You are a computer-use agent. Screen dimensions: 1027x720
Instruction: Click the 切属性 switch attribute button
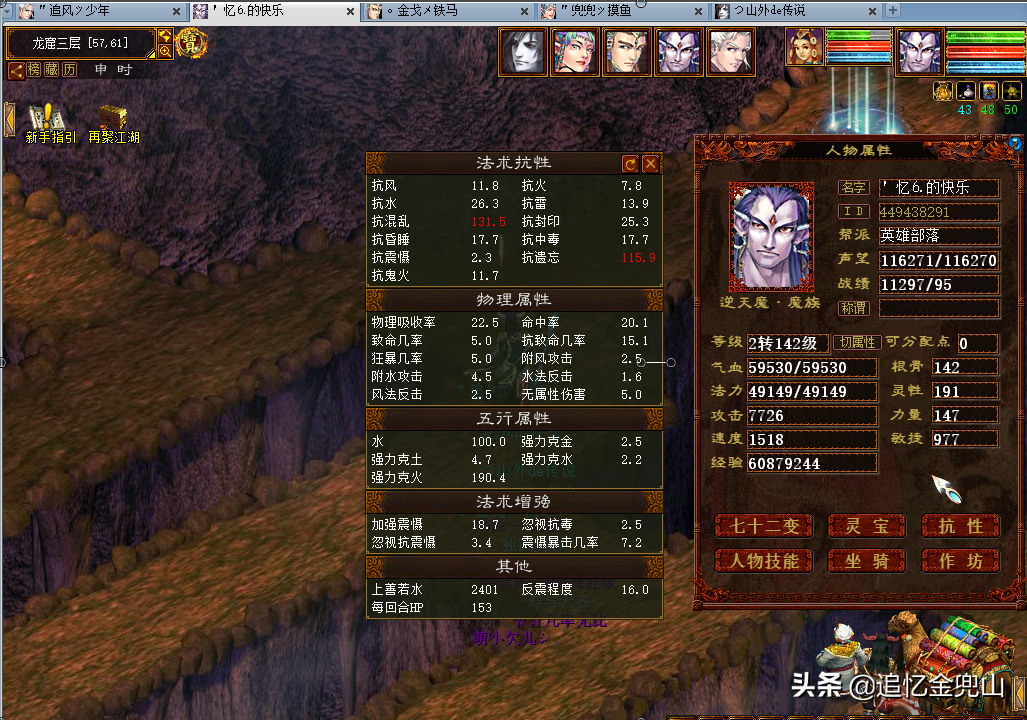(855, 343)
